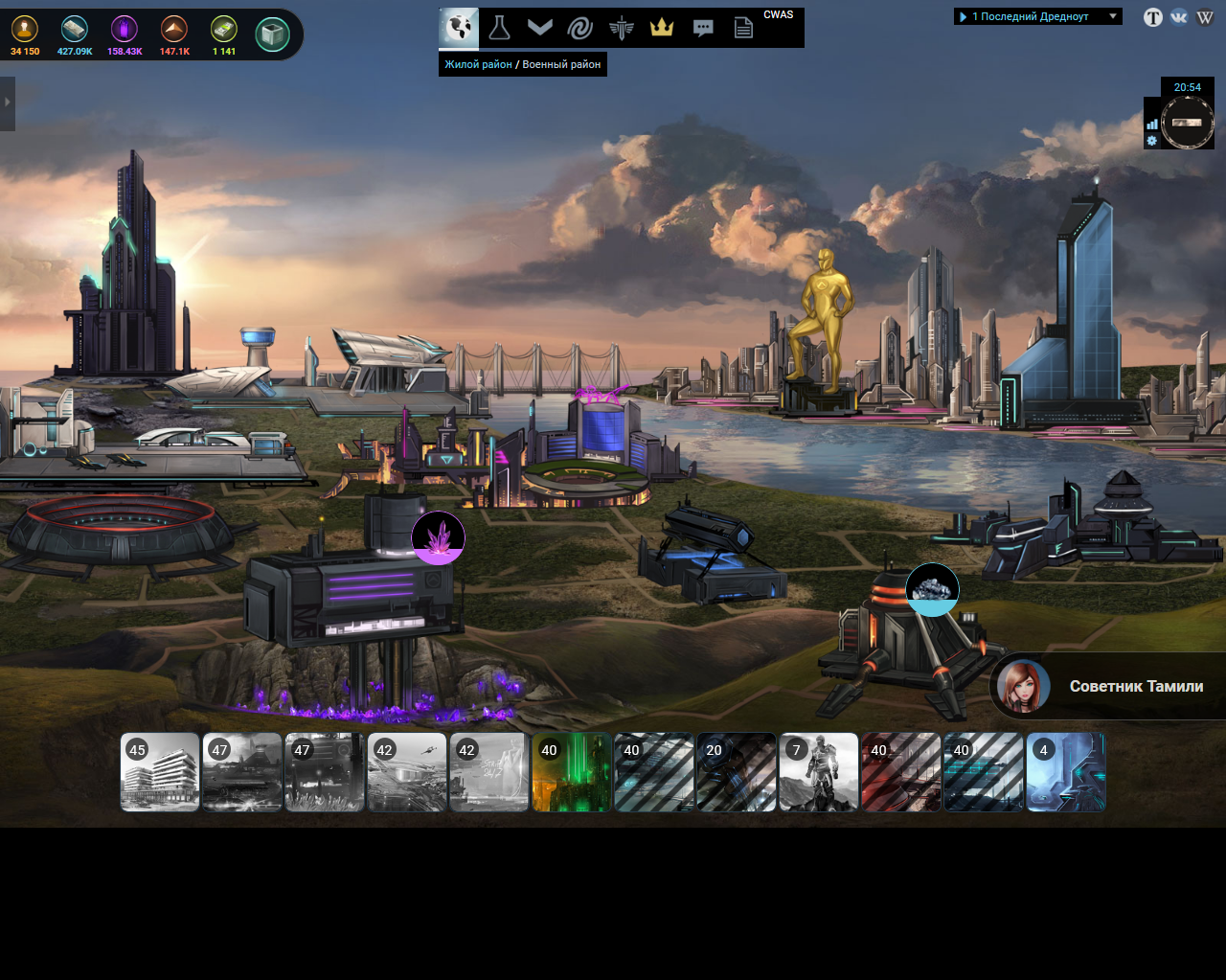Screen dimensions: 1226x980
Task: Click the teal cube icon in resource bar
Action: point(273,34)
